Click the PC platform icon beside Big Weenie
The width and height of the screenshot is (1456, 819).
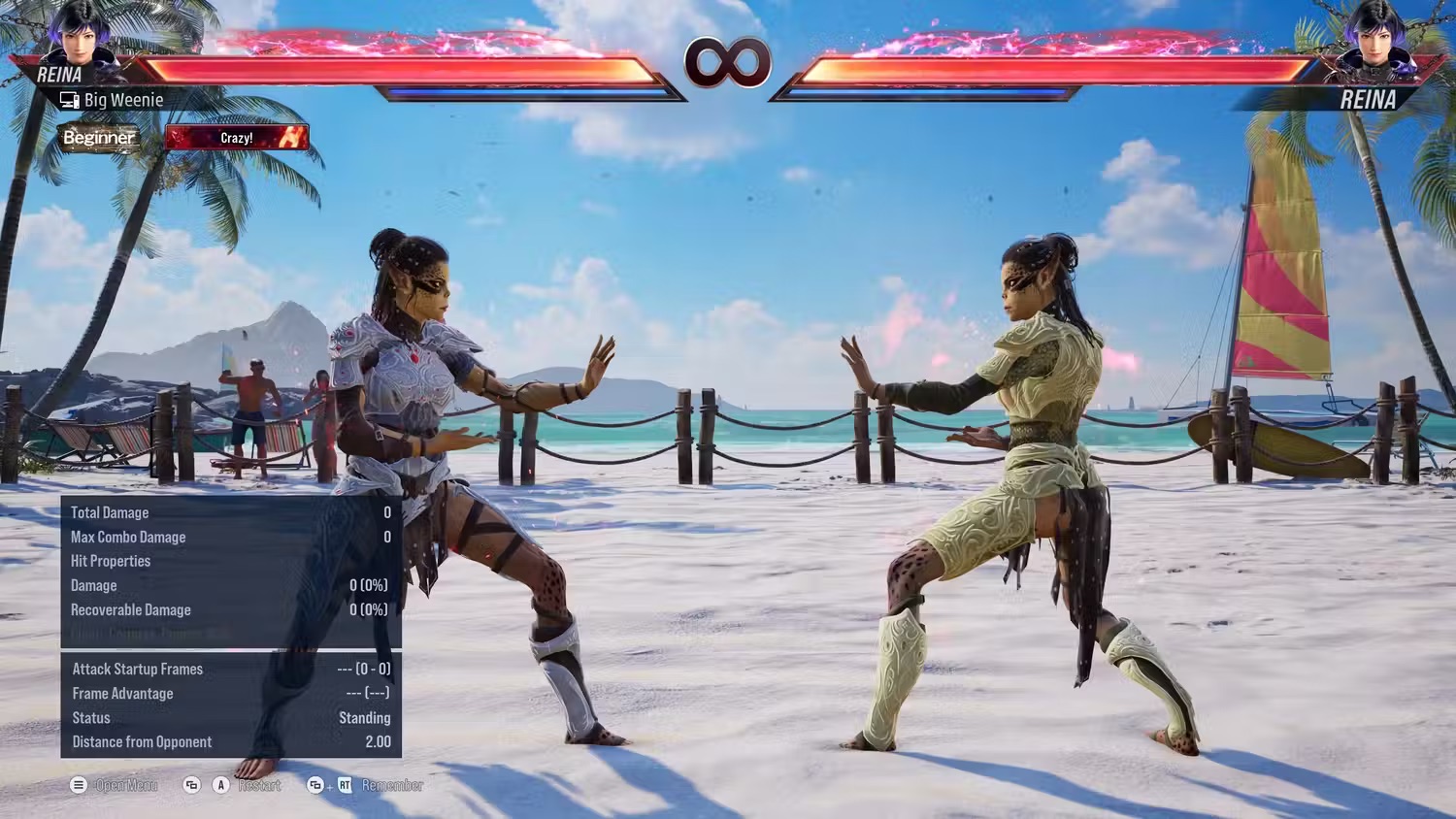[x=68, y=99]
